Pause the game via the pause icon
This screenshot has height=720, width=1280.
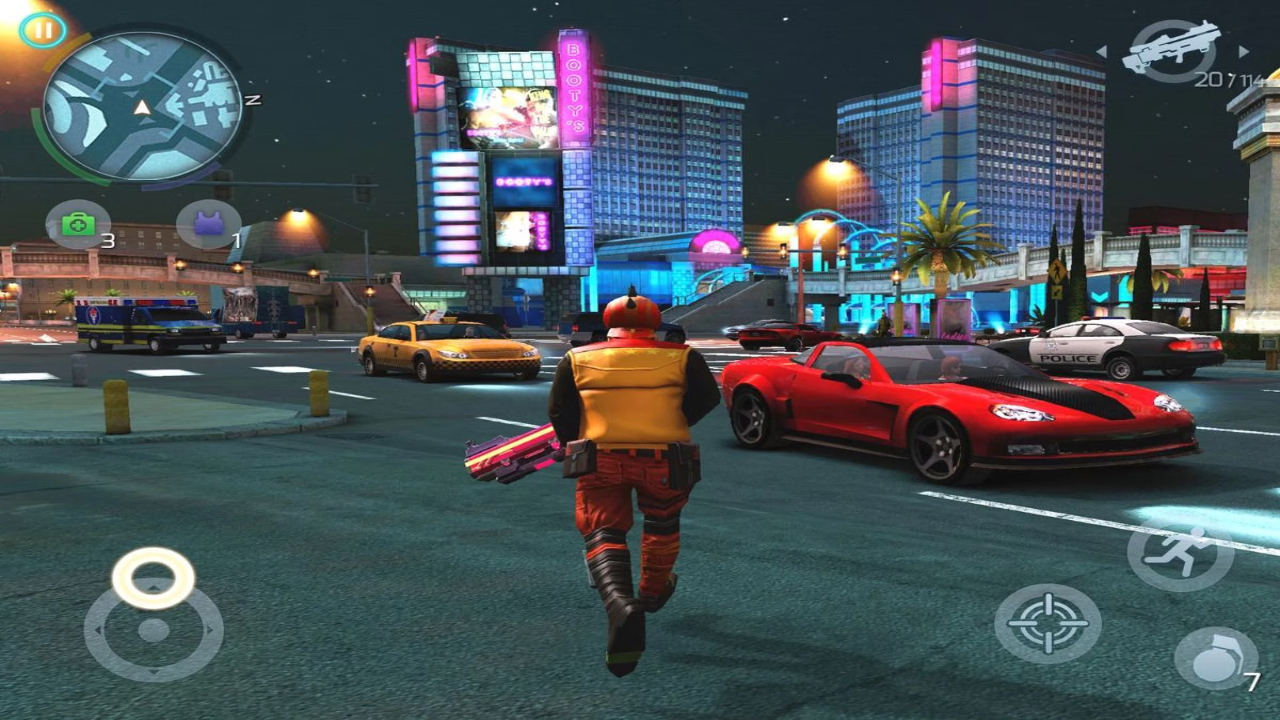click(x=42, y=32)
